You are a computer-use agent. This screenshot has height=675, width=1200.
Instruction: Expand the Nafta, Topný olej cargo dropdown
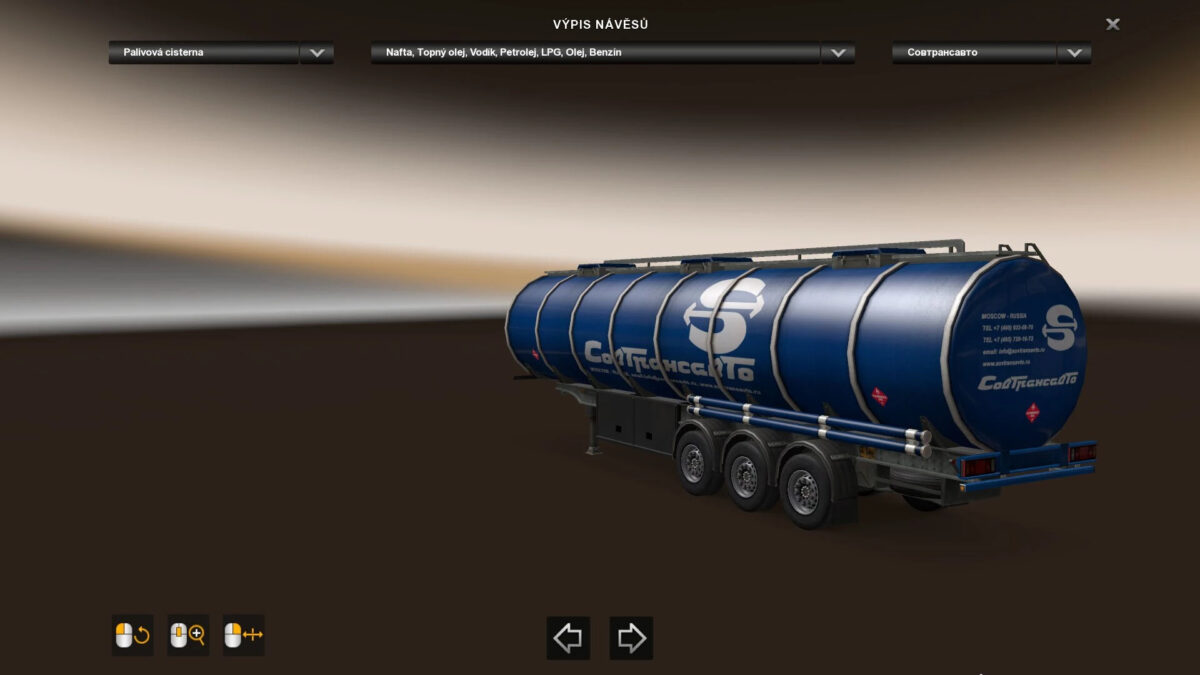837,53
